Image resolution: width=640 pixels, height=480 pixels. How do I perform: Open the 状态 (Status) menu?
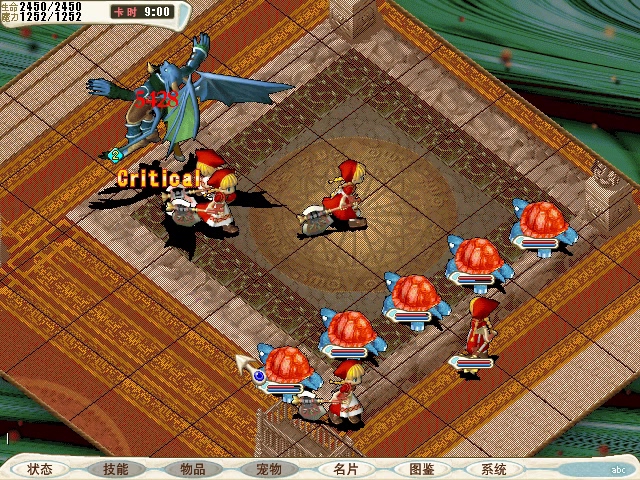click(40, 469)
